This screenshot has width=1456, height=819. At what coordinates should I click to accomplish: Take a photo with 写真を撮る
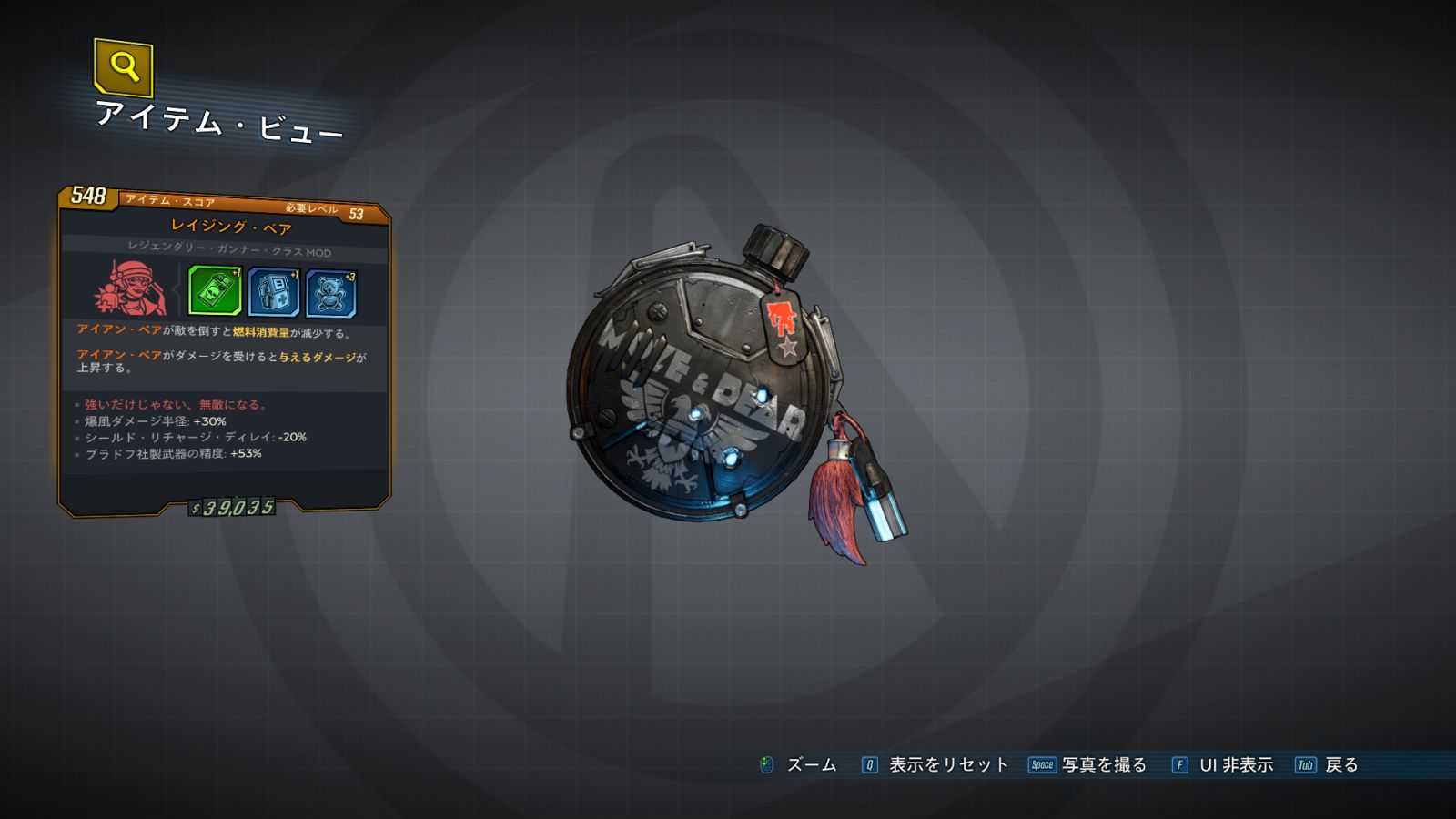tap(1103, 765)
